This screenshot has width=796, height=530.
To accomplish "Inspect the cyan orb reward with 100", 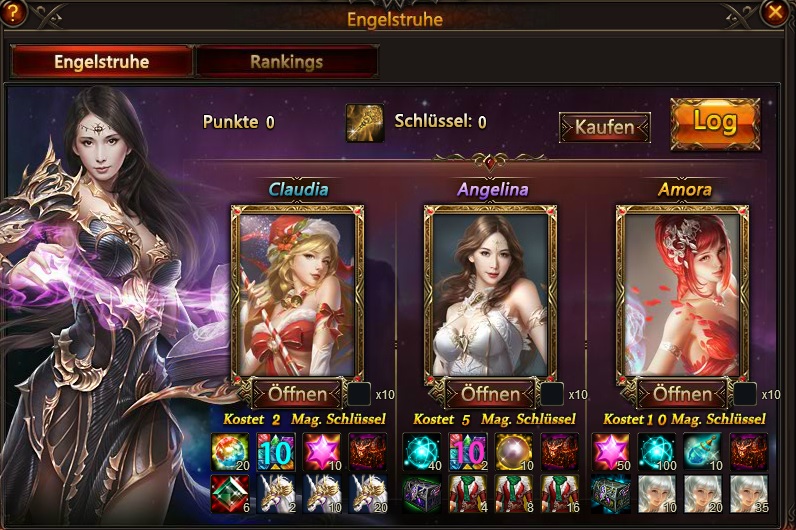I will click(655, 451).
